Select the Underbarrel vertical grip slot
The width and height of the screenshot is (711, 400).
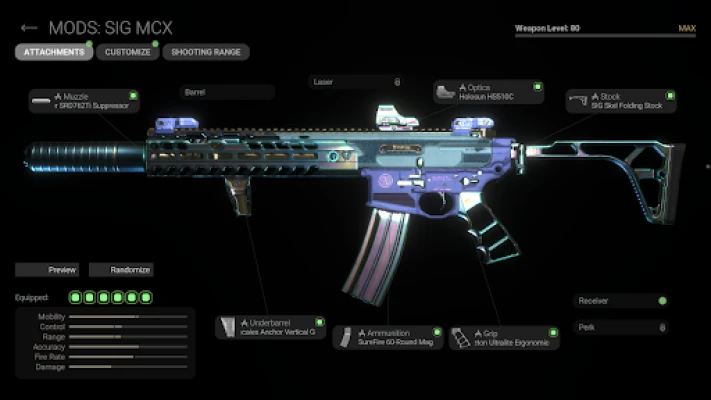pyautogui.click(x=270, y=327)
